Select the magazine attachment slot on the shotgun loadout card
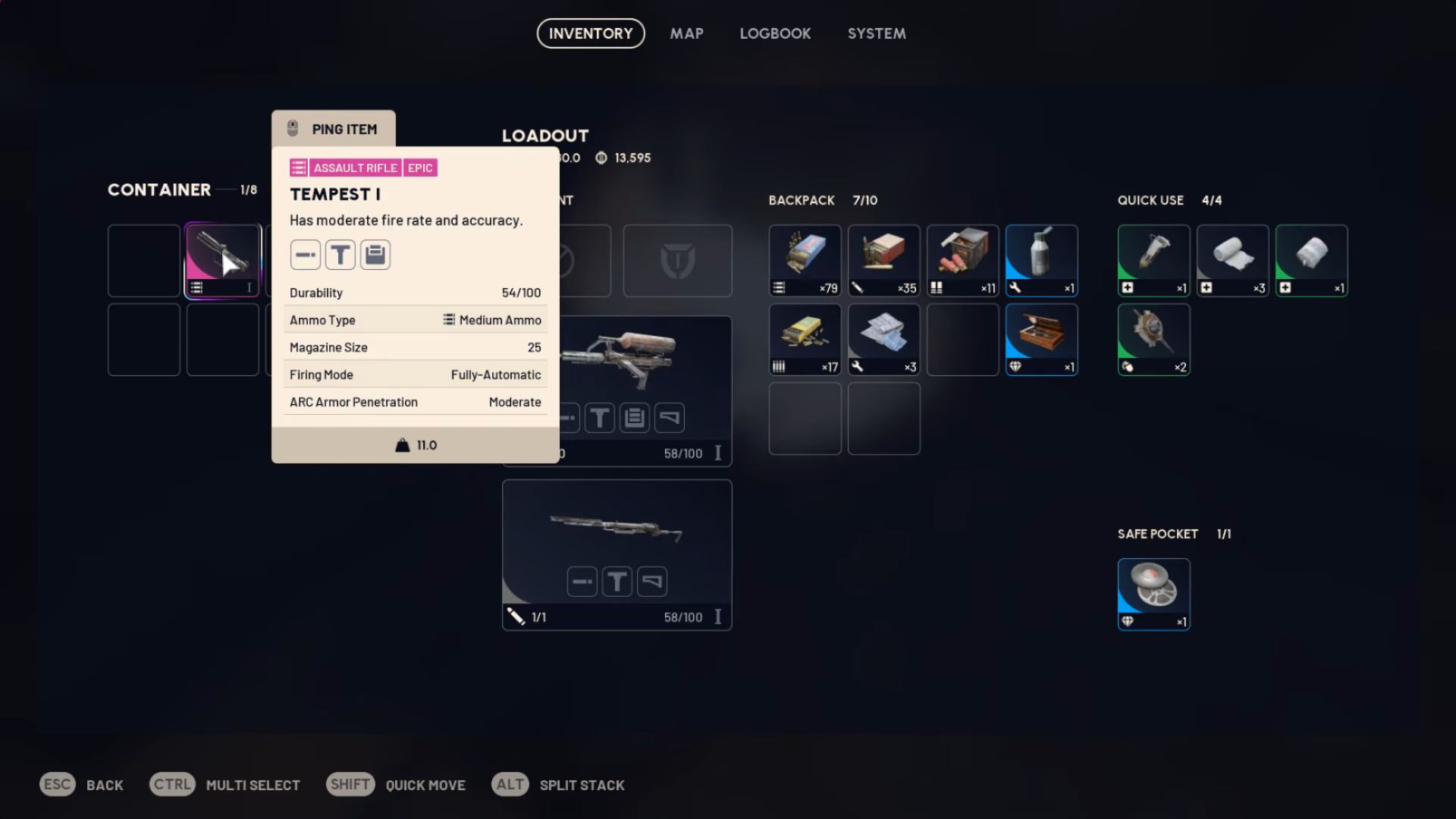1456x819 pixels. [x=635, y=417]
